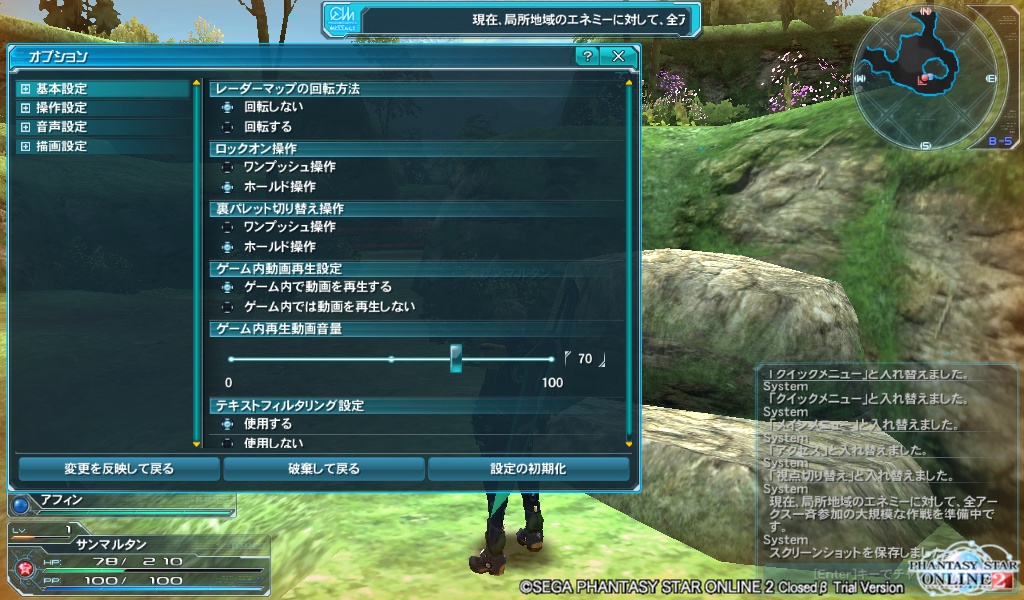Set ロックオン操作 to ワンプッシュ操作
This screenshot has height=600, width=1024.
pos(227,167)
